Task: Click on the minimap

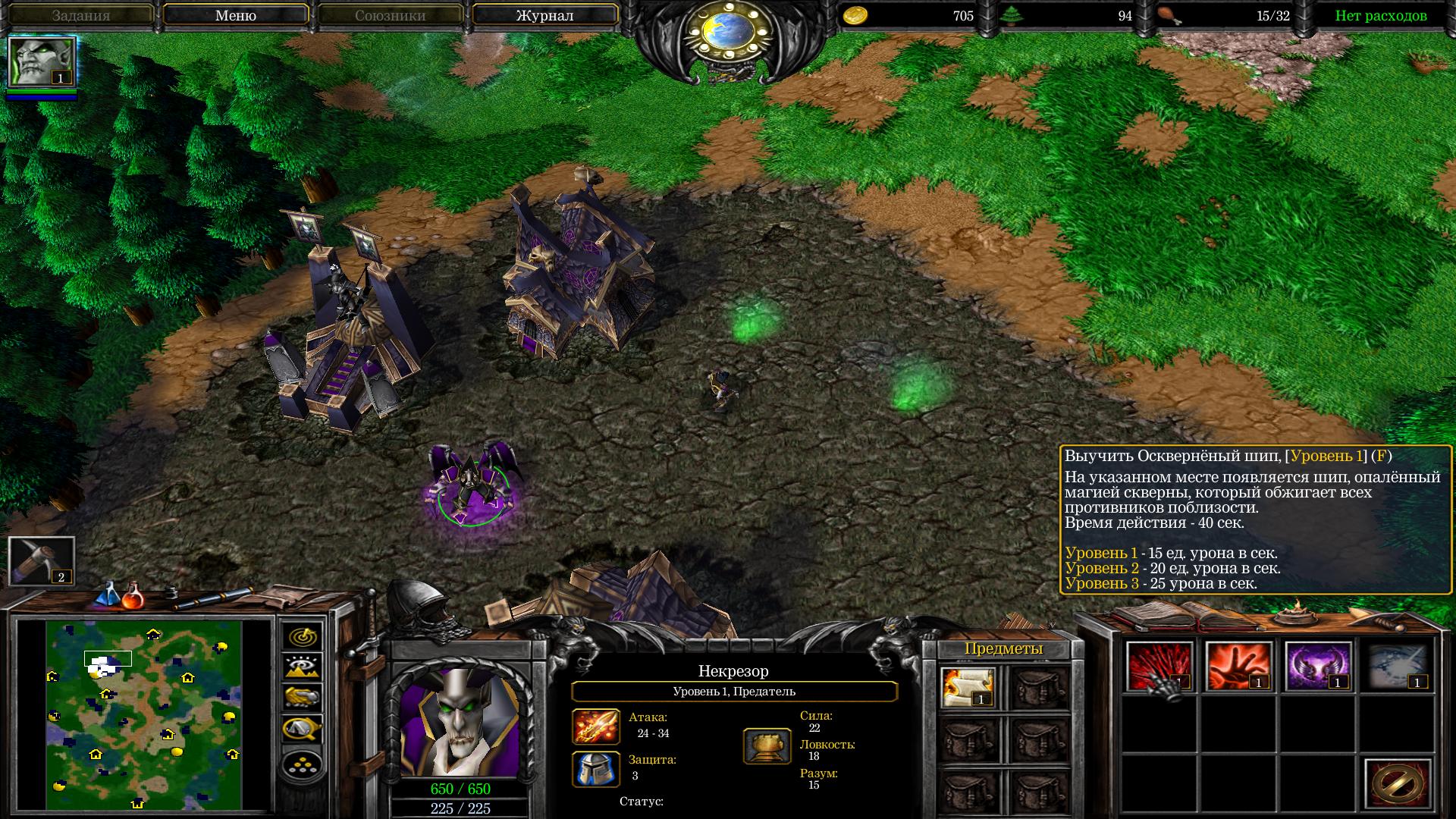Action: [144, 714]
